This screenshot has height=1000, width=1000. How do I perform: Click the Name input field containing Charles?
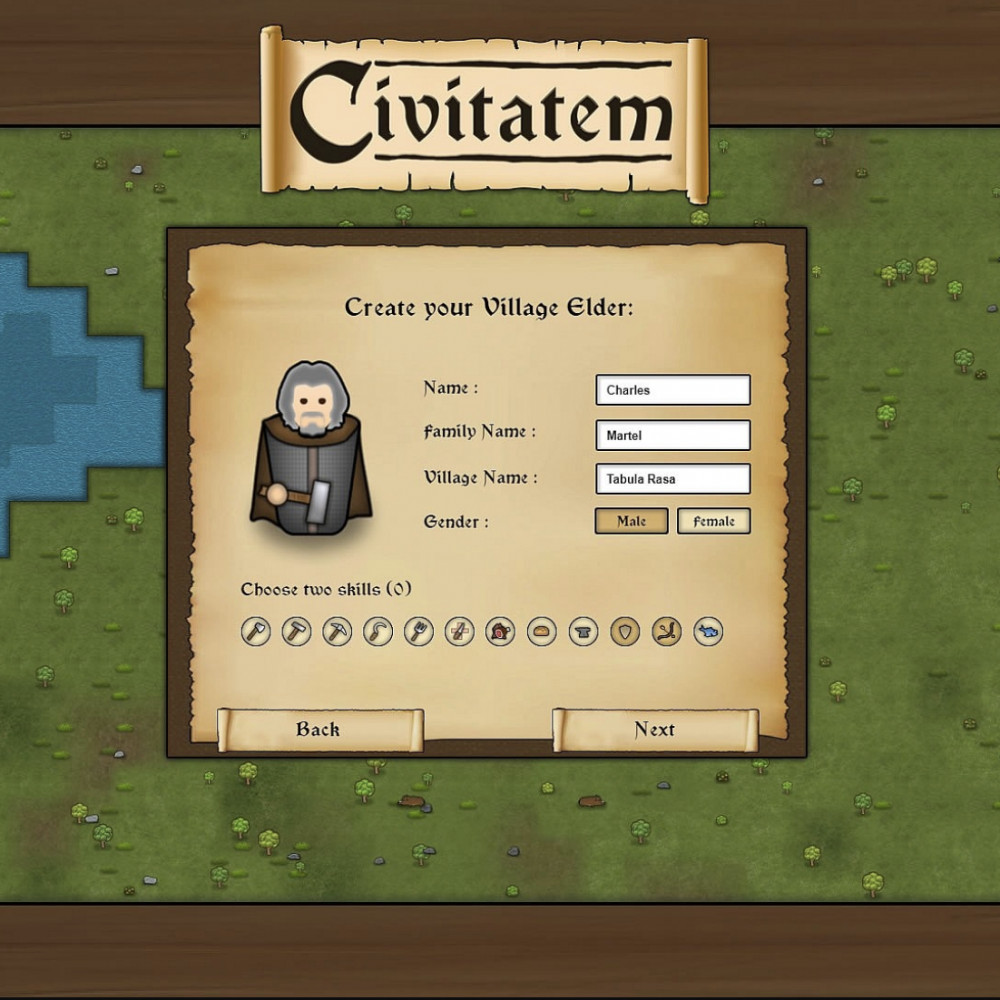click(x=672, y=390)
